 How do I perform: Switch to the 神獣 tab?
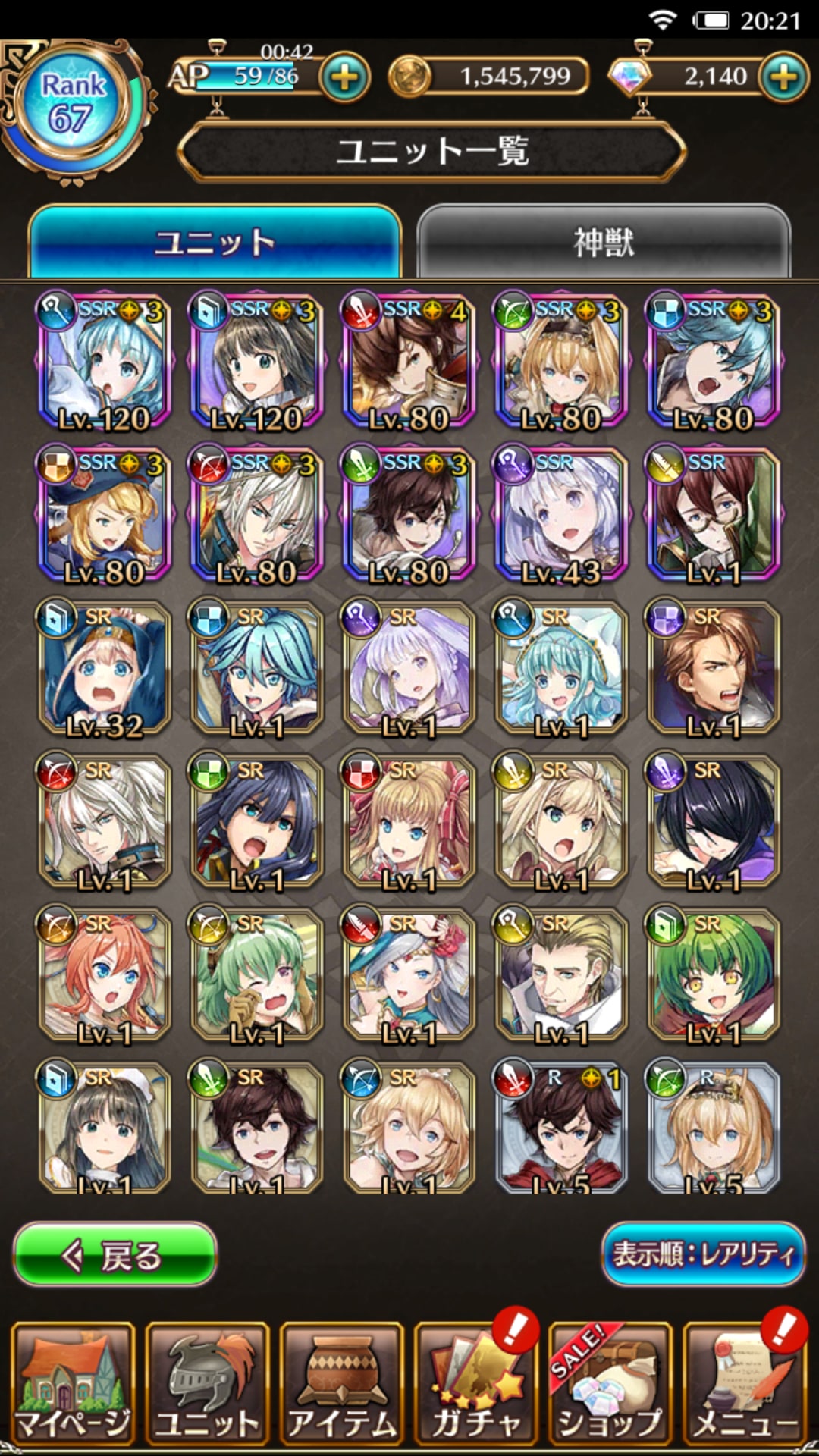(604, 243)
